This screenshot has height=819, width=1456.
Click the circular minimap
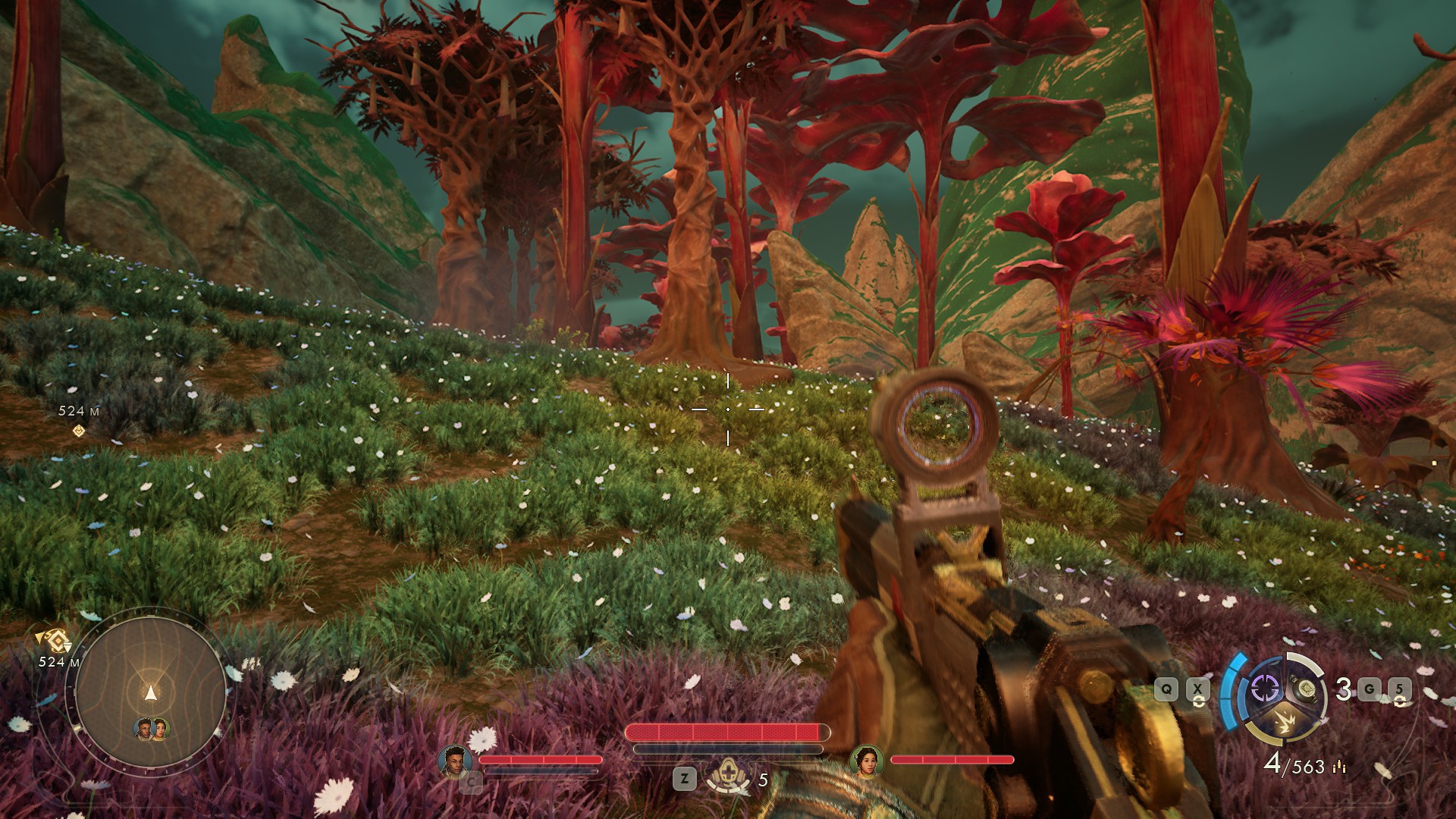click(x=150, y=690)
